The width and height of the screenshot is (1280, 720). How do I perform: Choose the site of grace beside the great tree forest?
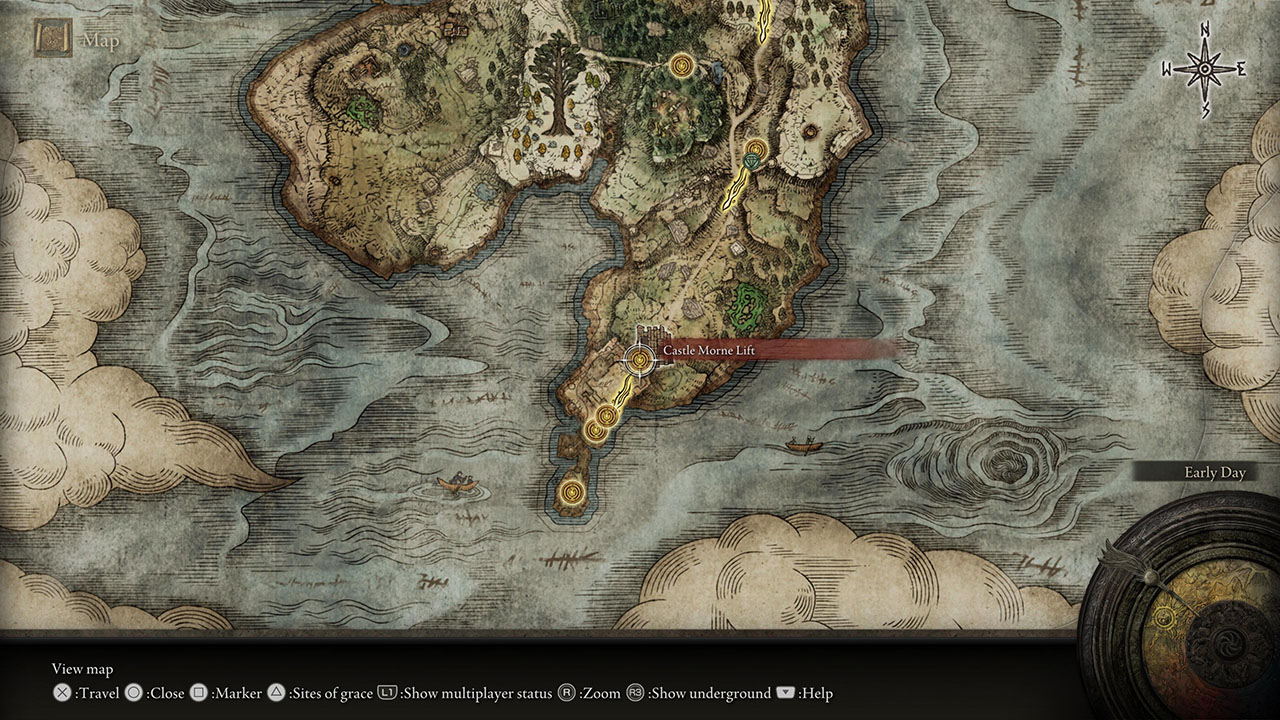[x=683, y=66]
